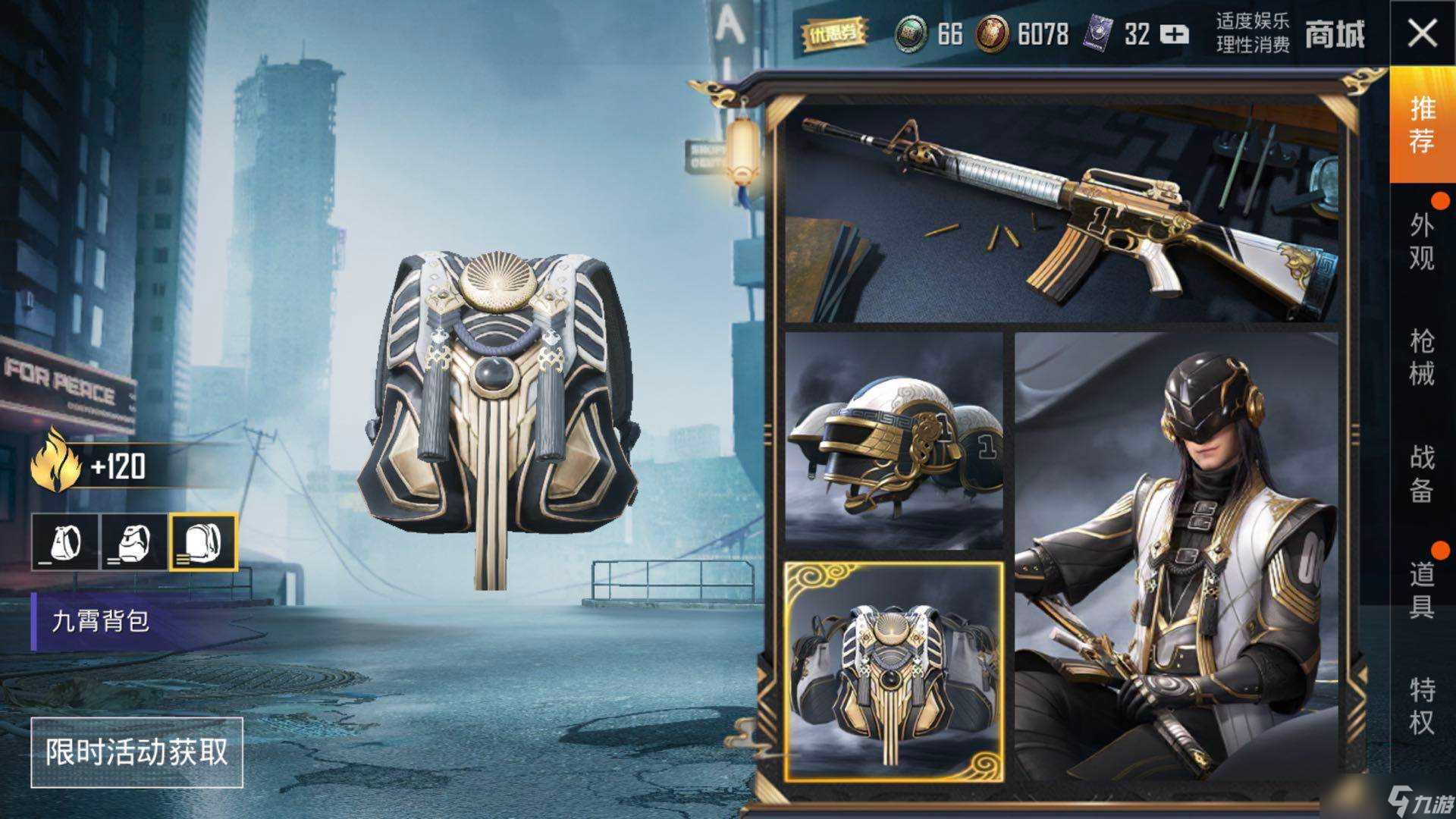Tap the plus button to add currency
Viewport: 1456px width, 819px height.
1175,35
